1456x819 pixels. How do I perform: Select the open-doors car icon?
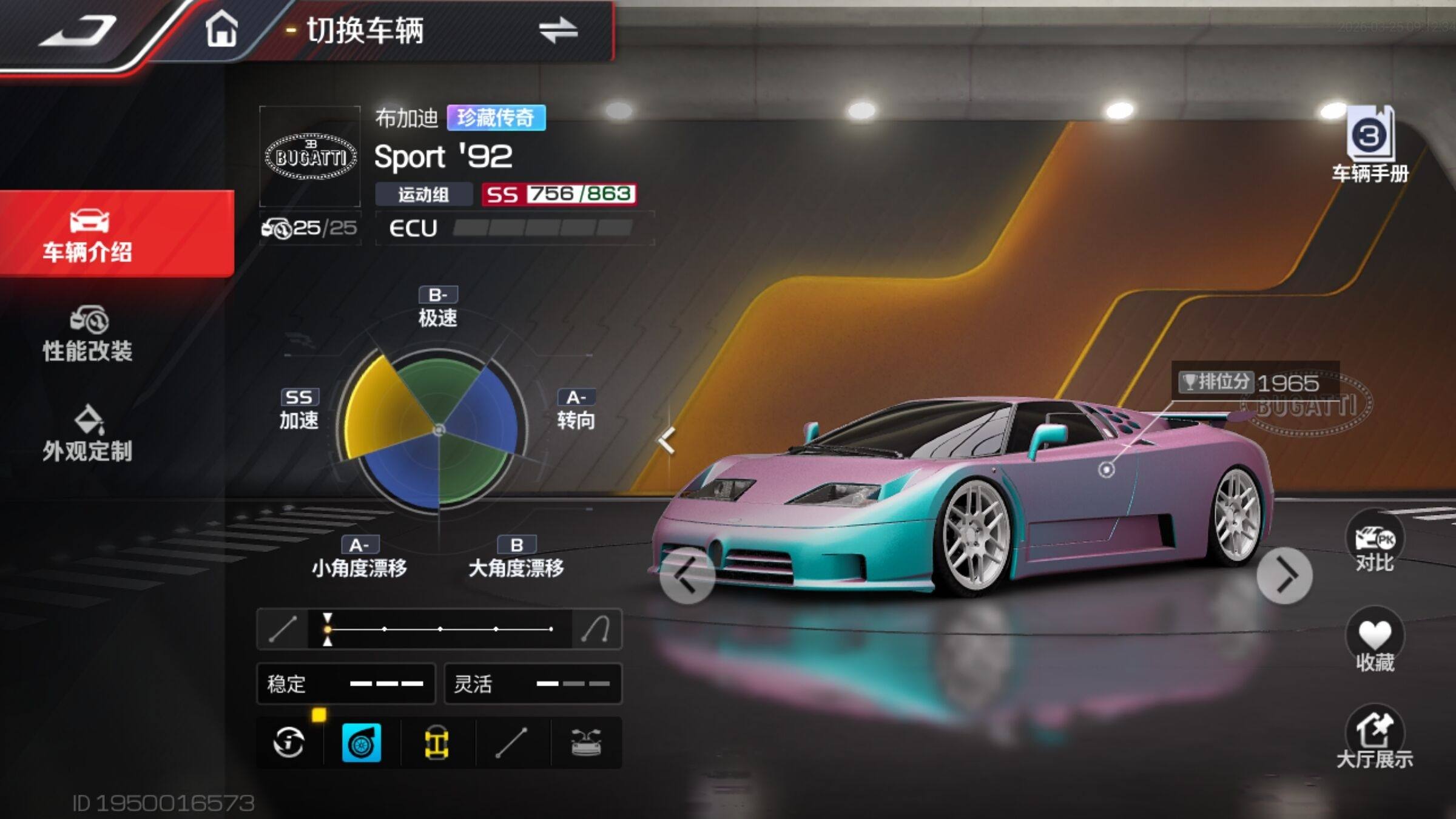(586, 743)
